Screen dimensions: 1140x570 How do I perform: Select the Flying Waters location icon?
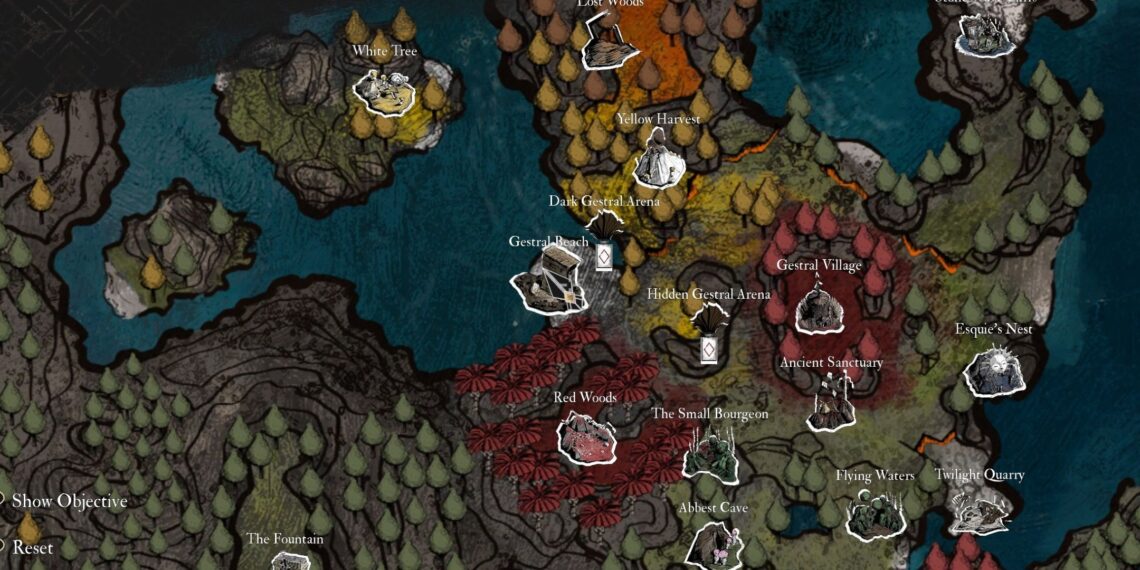tap(874, 513)
